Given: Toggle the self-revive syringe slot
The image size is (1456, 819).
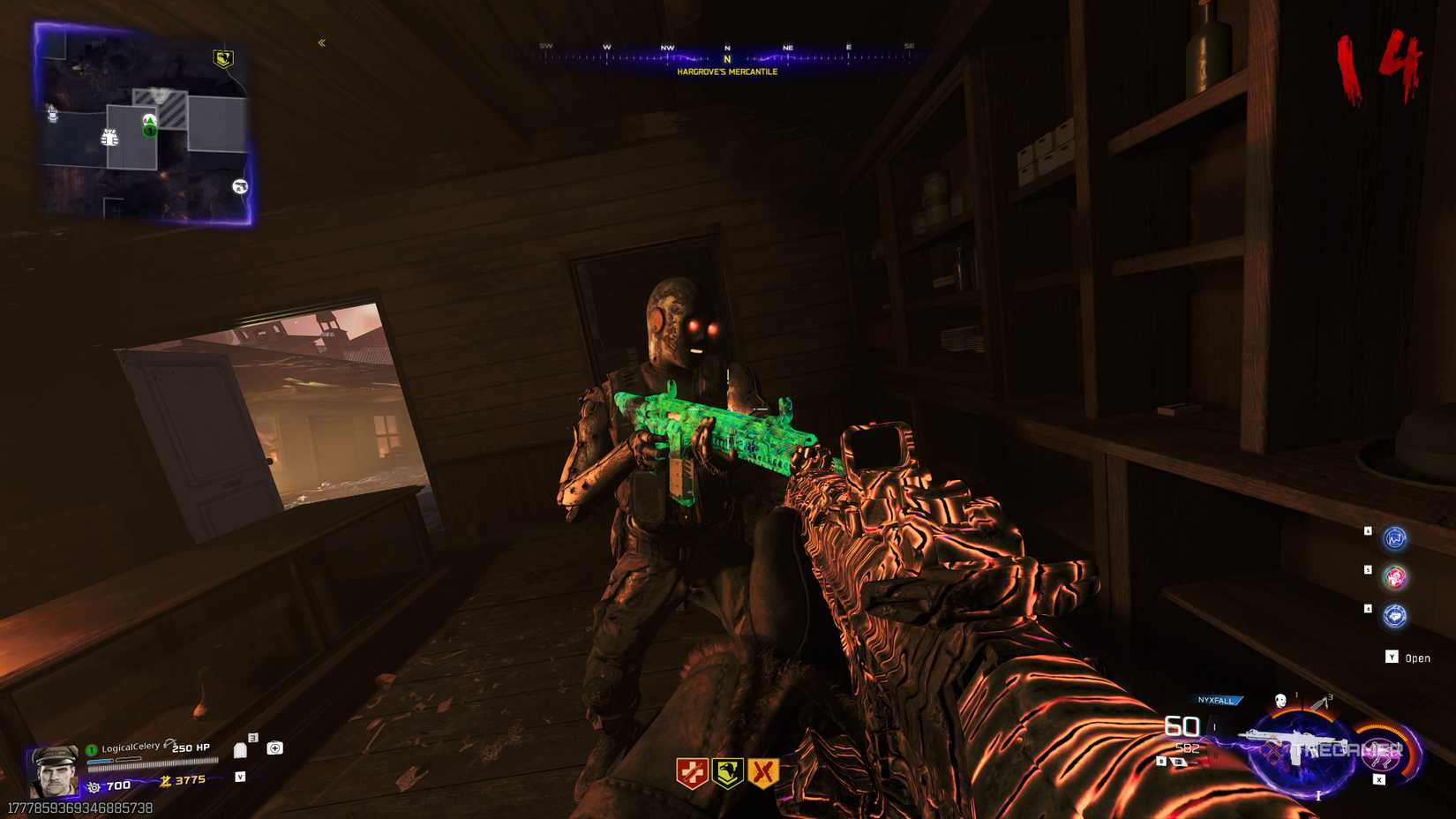Looking at the screenshot, I should (275, 748).
